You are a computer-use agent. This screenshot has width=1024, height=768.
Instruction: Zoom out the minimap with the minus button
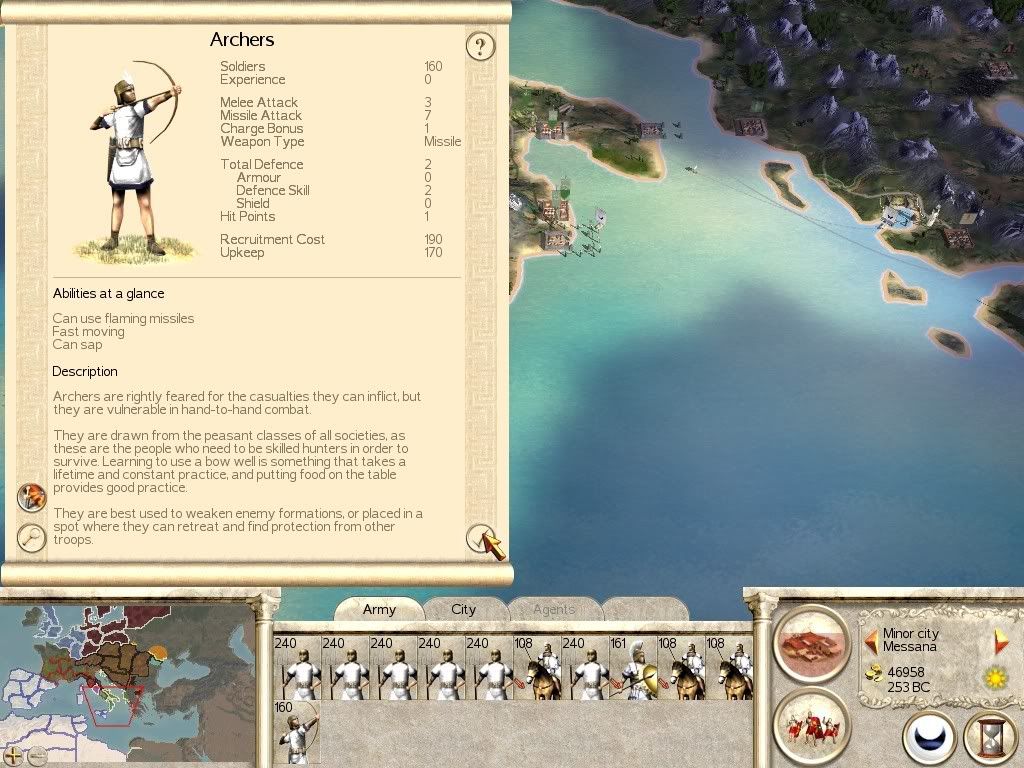tap(37, 755)
